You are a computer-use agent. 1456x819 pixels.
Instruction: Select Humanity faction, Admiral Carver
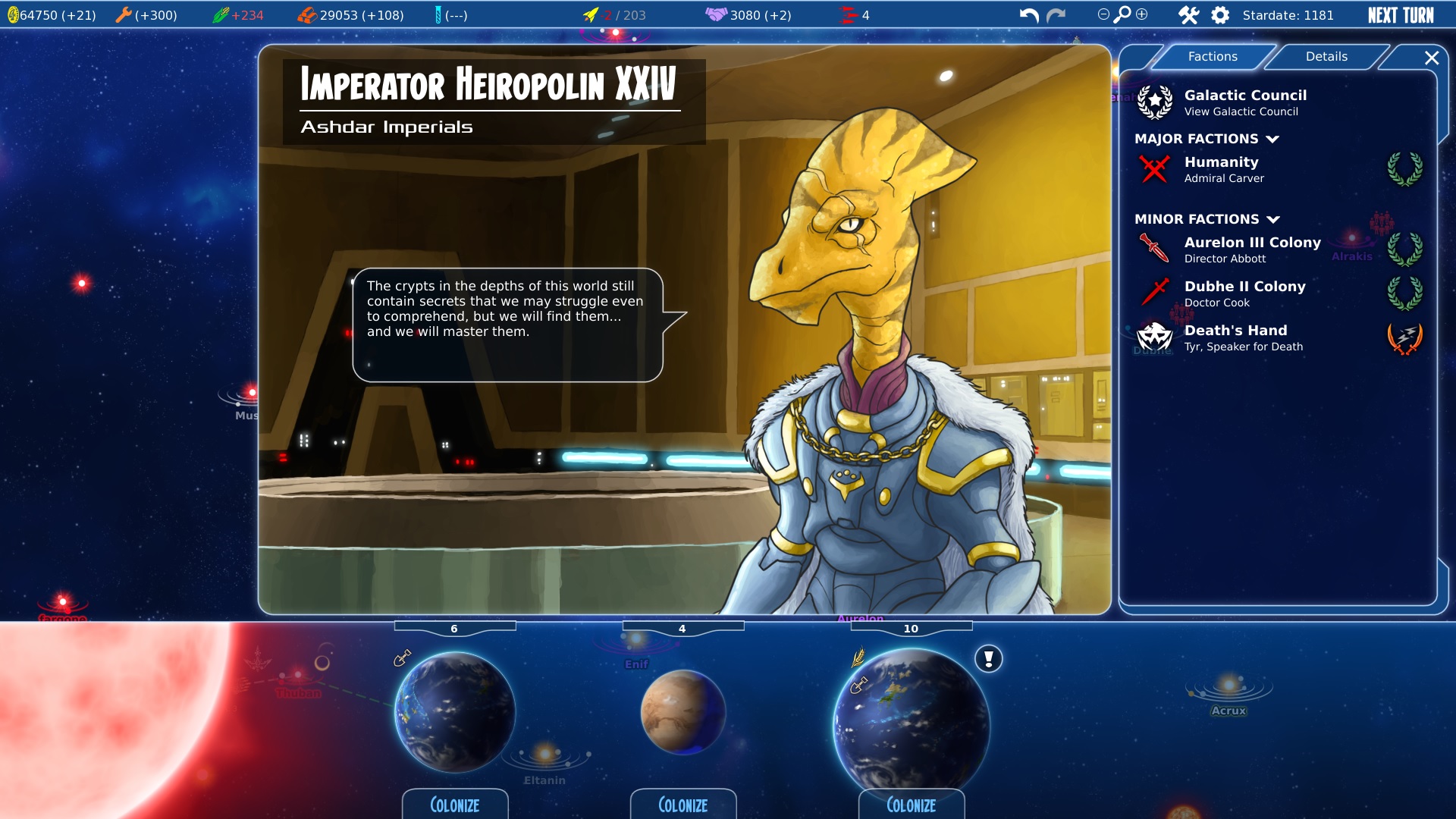(x=1223, y=169)
